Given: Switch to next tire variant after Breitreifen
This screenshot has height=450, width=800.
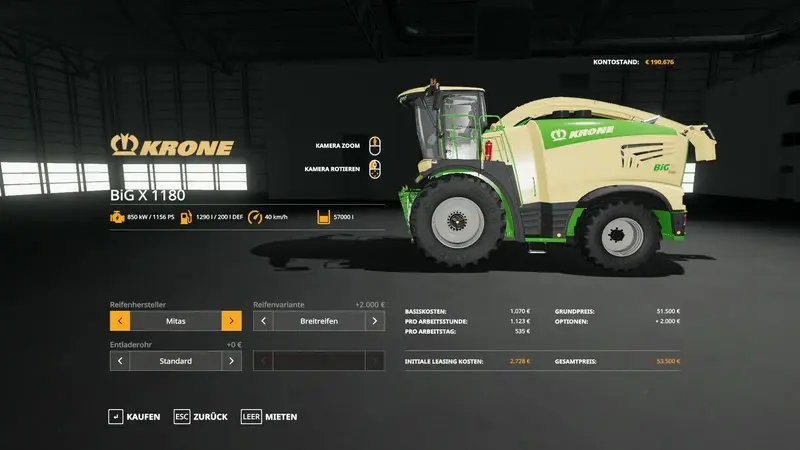Looking at the screenshot, I should click(x=375, y=321).
